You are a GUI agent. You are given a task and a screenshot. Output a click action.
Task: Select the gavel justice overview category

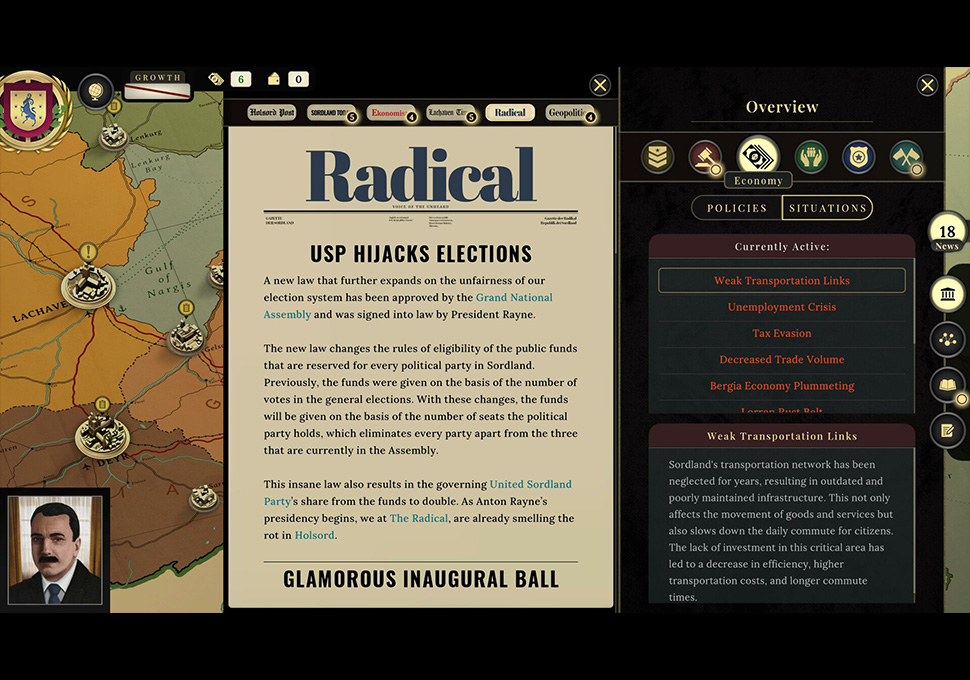point(705,157)
